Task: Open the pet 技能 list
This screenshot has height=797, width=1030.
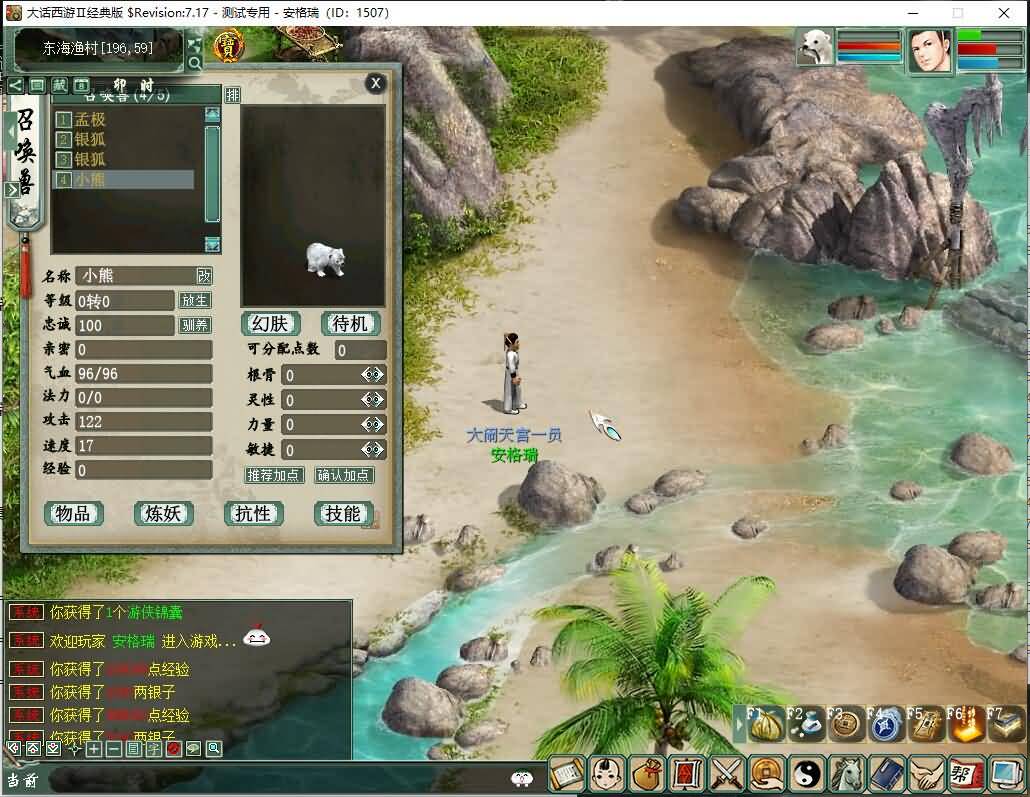Action: tap(343, 514)
